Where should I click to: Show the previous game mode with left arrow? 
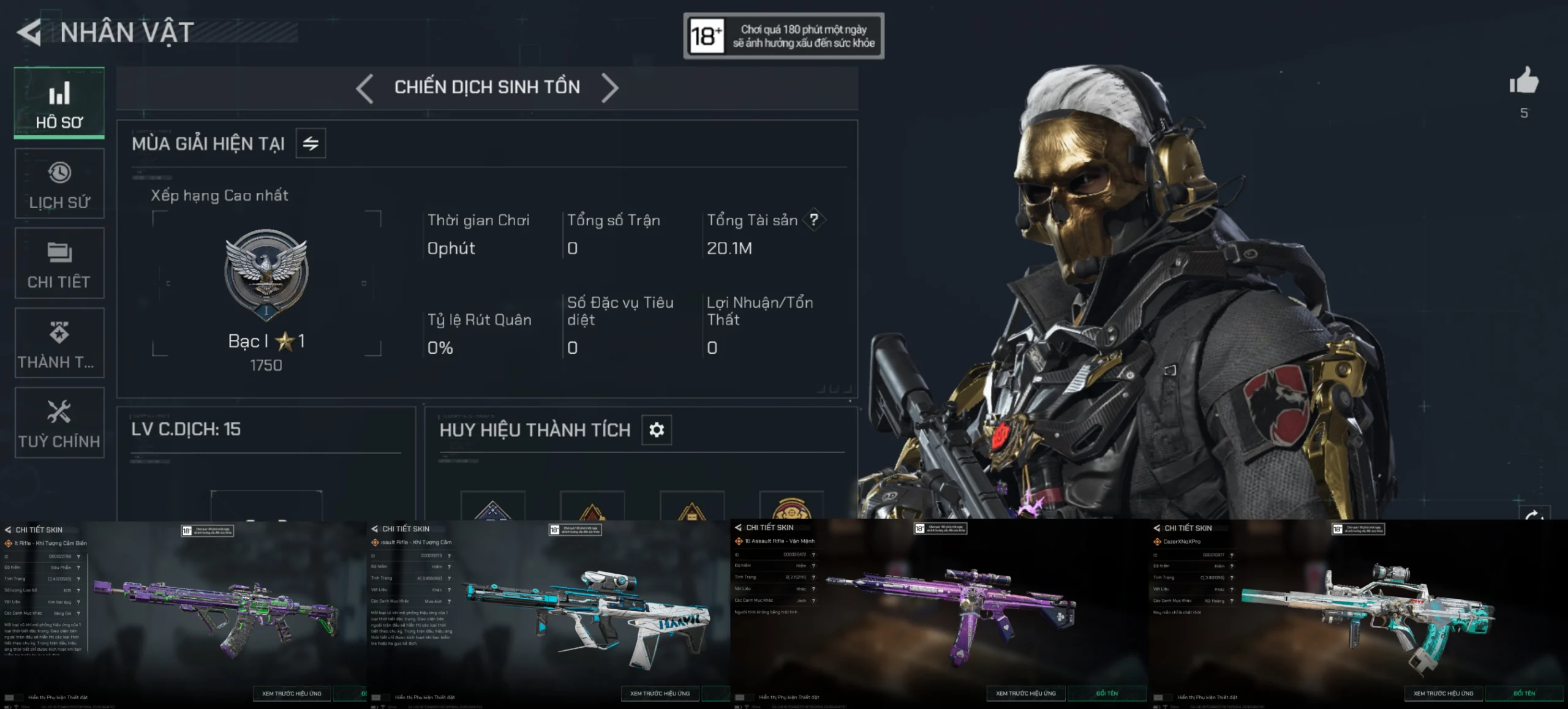pyautogui.click(x=364, y=88)
